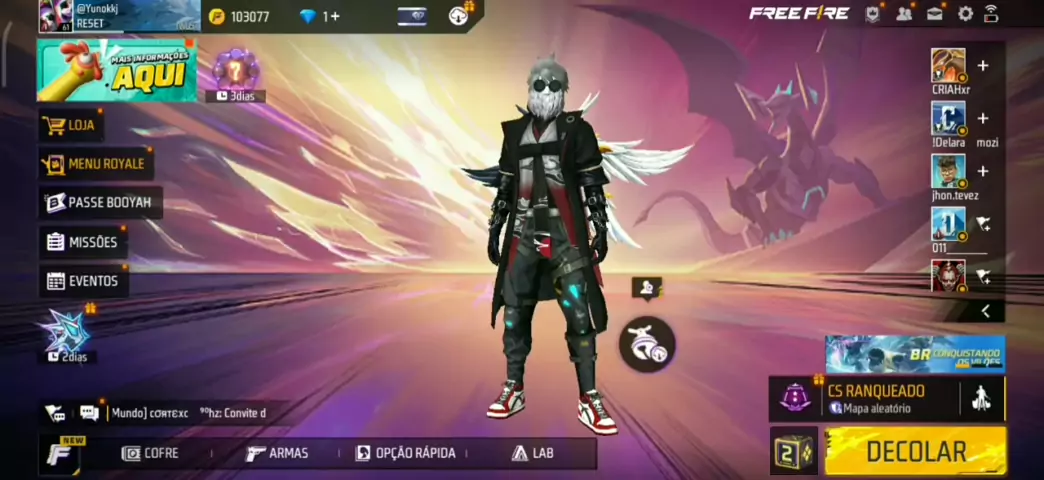Open the settings gear icon

(965, 14)
